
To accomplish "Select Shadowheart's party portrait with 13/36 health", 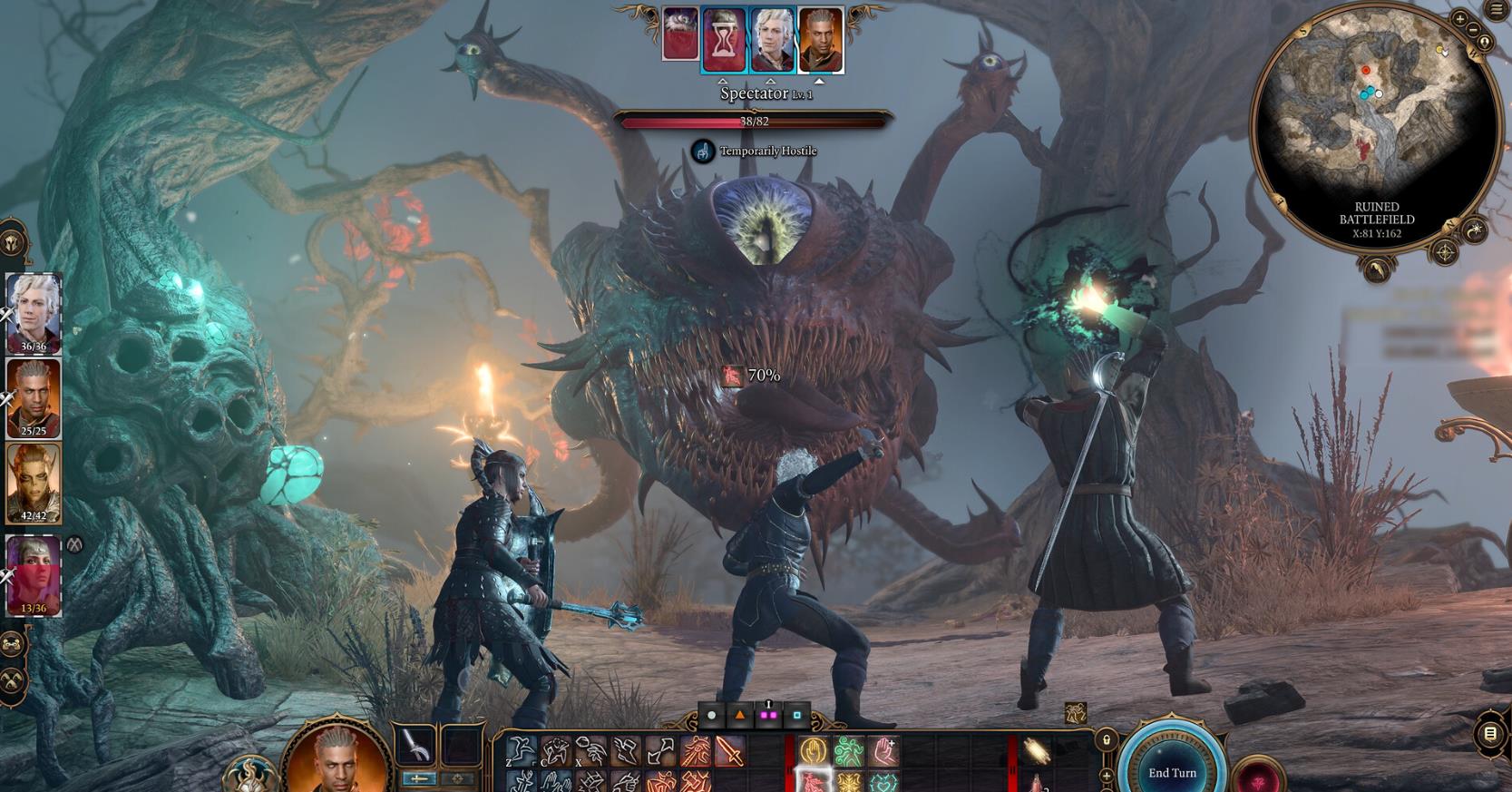I will (x=34, y=573).
